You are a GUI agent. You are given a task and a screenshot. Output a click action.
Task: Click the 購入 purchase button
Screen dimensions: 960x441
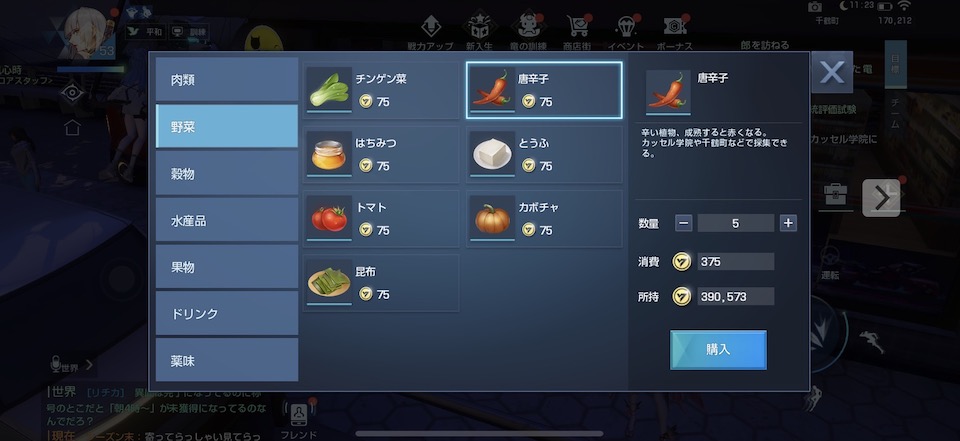pos(718,350)
